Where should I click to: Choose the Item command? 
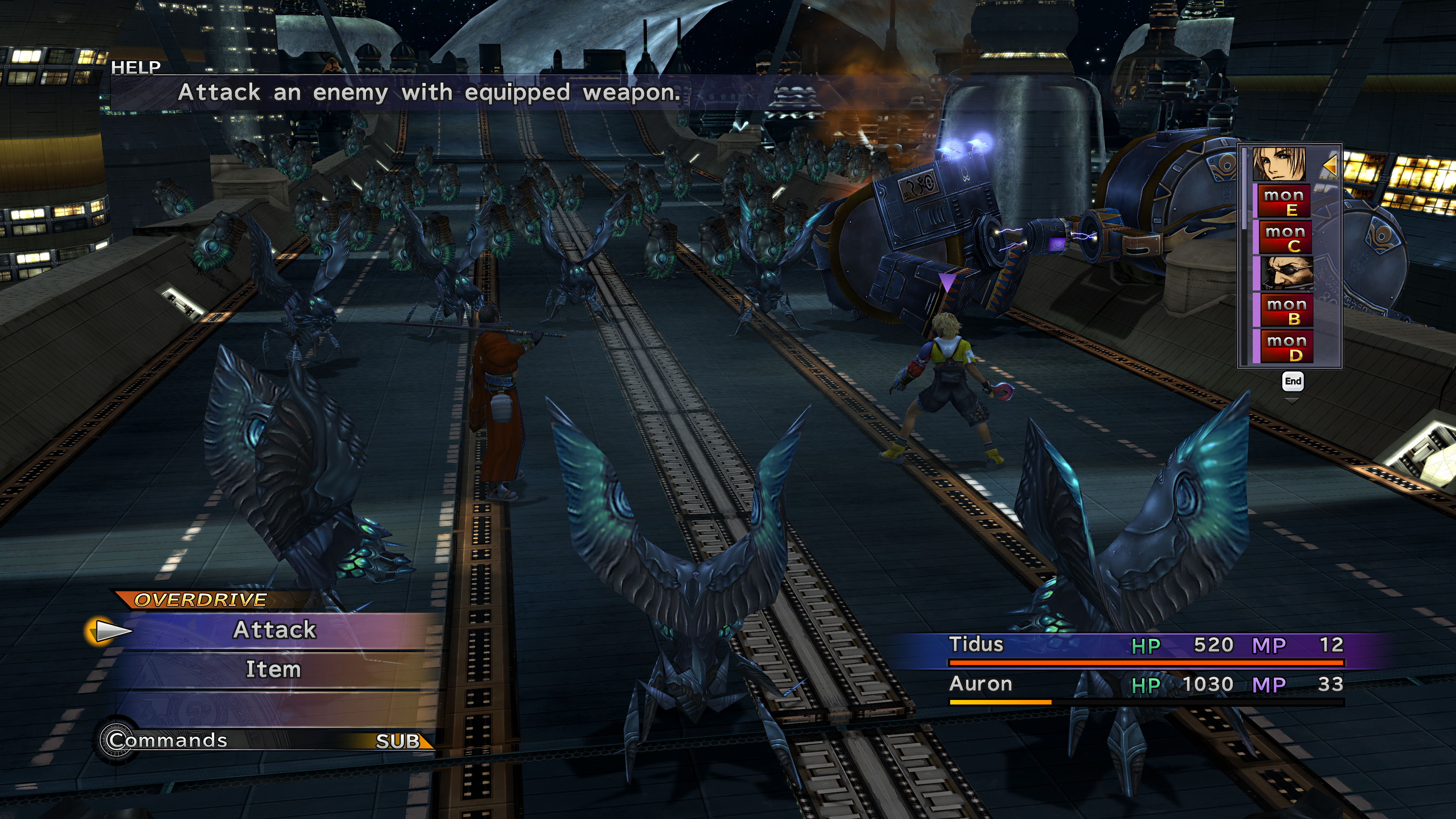point(273,670)
